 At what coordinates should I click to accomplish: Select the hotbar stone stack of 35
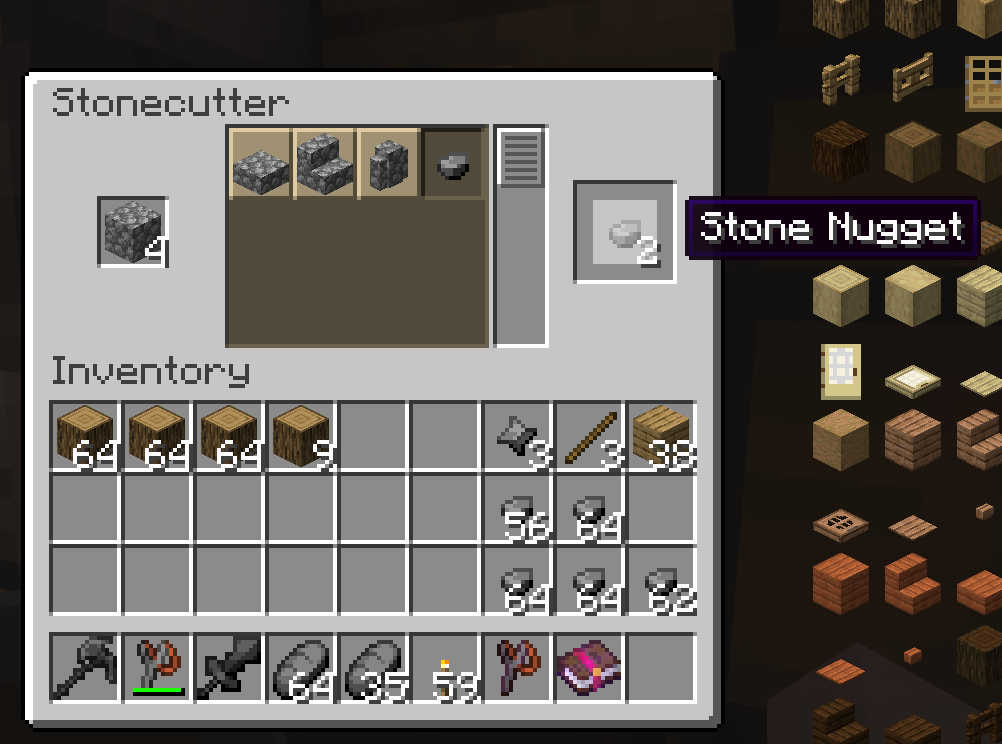click(x=373, y=667)
